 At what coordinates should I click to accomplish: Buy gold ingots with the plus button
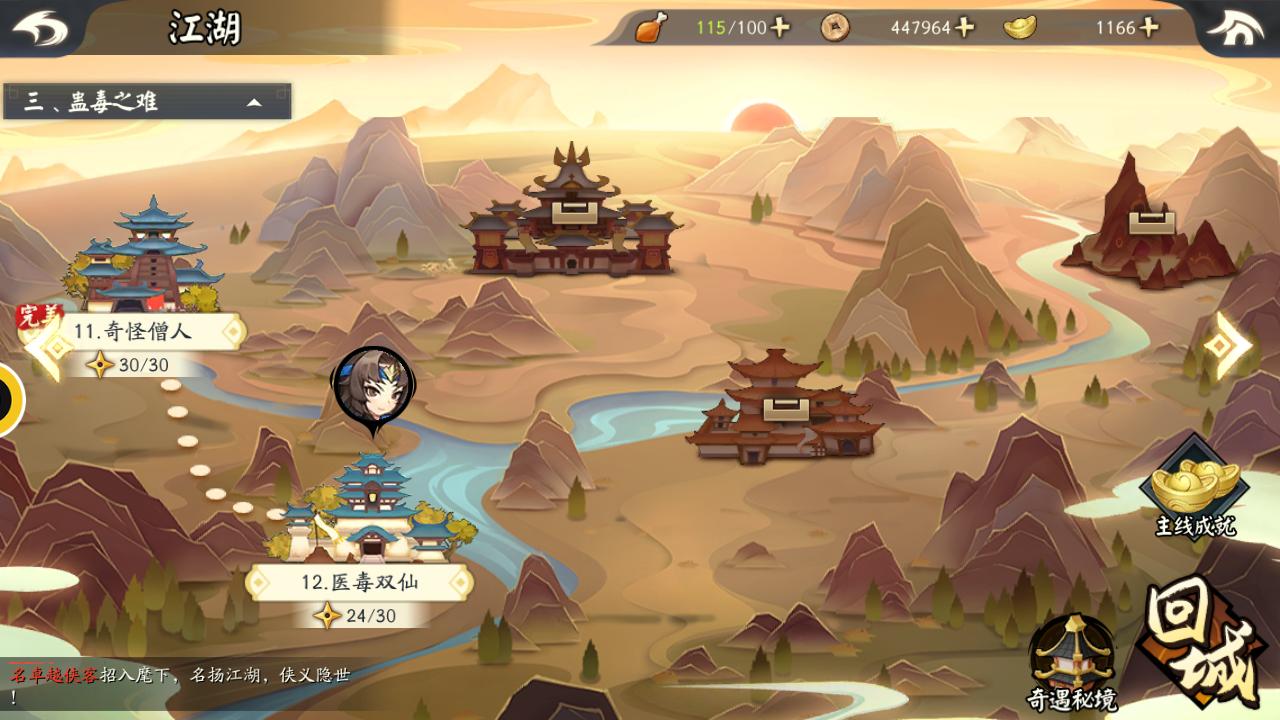coord(1149,27)
